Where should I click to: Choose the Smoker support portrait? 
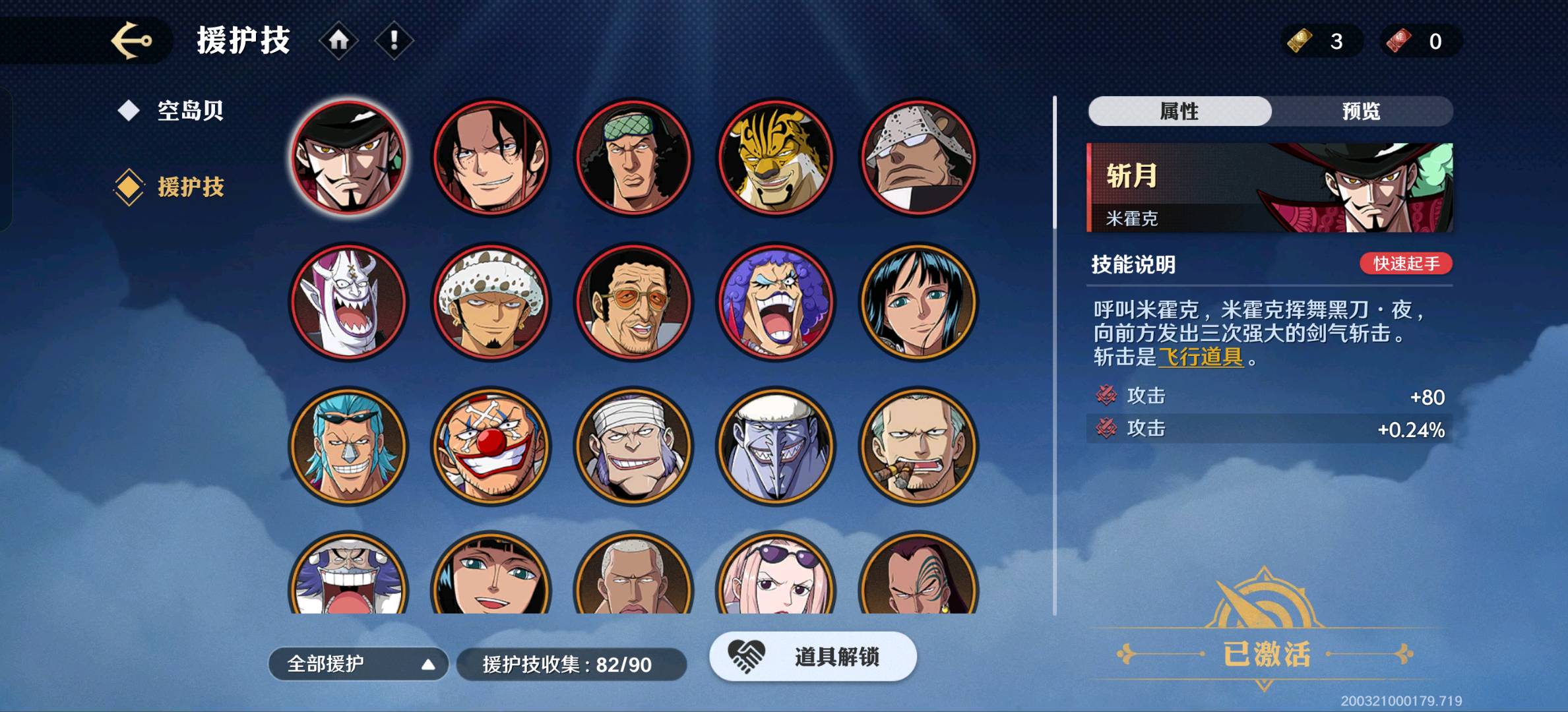tap(918, 446)
